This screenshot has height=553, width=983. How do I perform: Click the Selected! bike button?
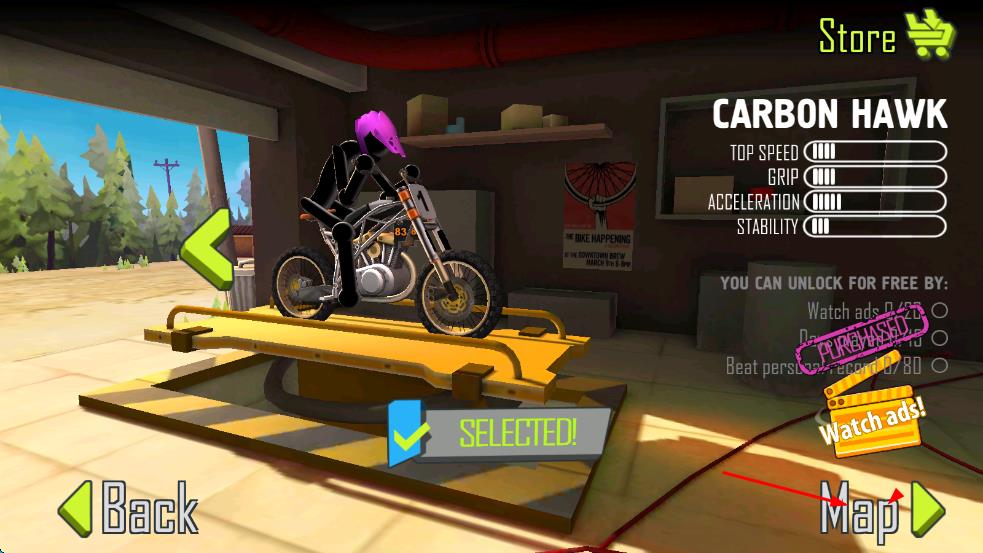tap(500, 433)
